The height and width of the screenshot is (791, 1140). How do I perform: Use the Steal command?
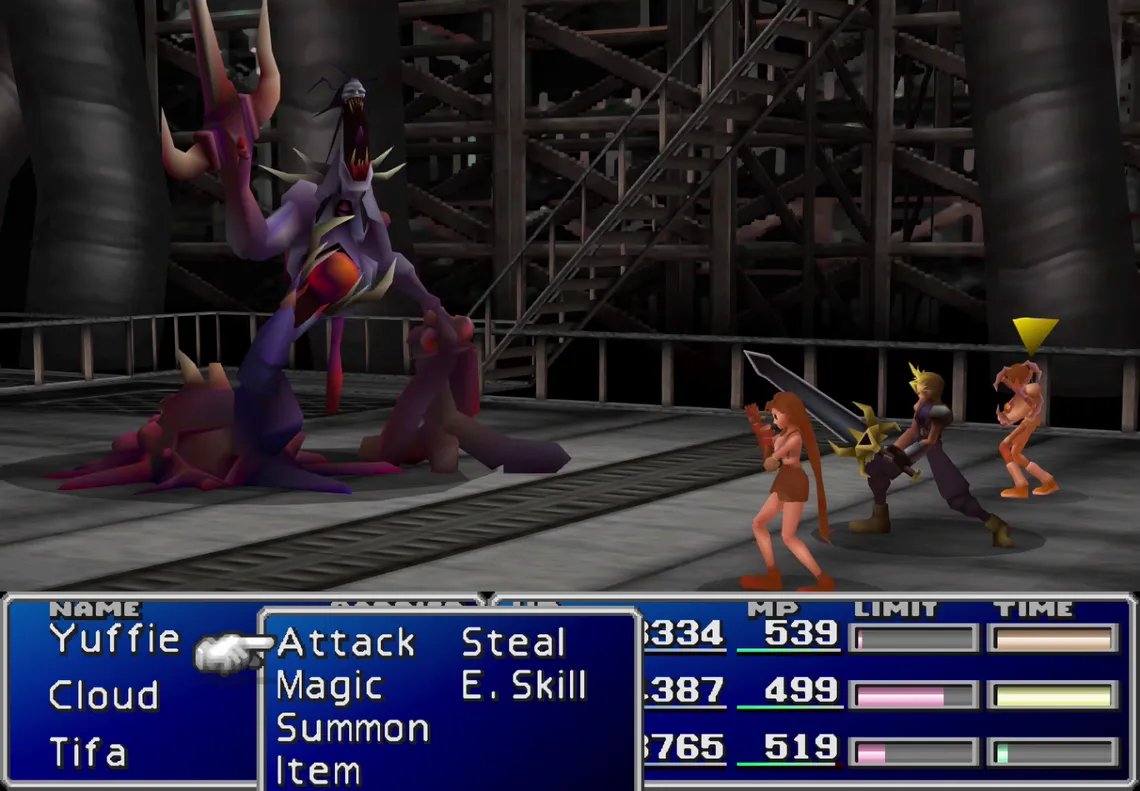click(x=512, y=642)
